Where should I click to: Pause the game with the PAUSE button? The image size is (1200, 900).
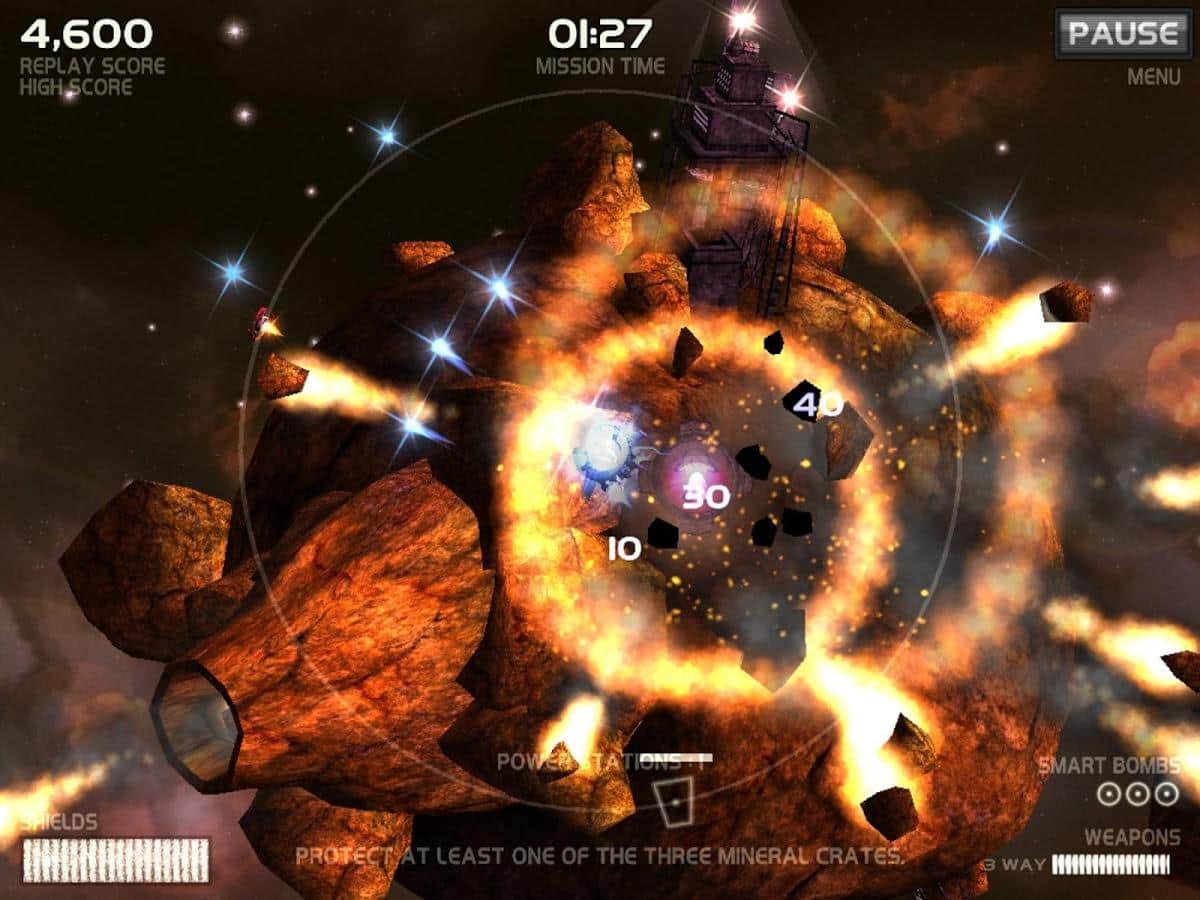pos(1122,34)
